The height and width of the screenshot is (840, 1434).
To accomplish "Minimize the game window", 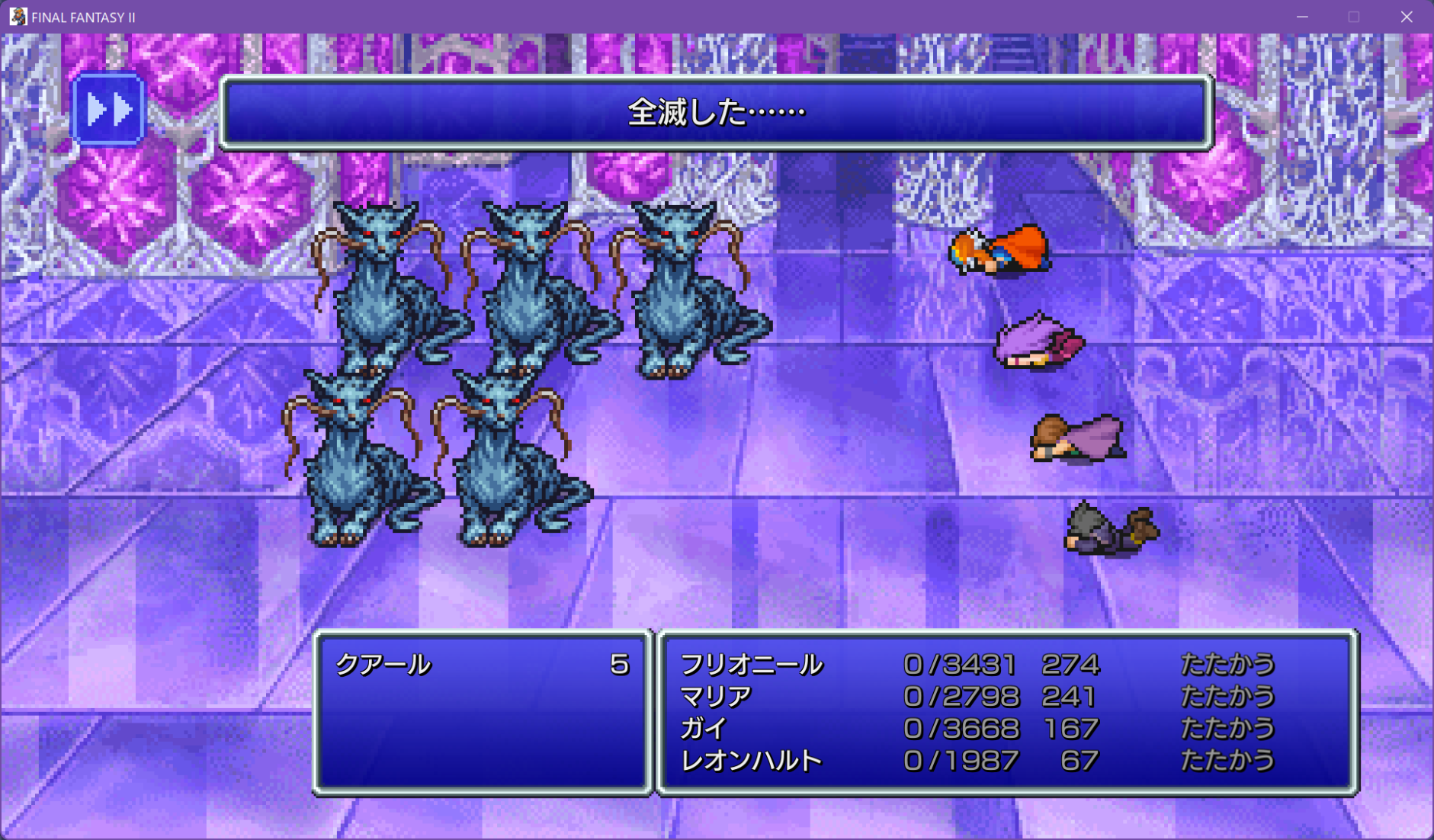I will pos(1302,17).
